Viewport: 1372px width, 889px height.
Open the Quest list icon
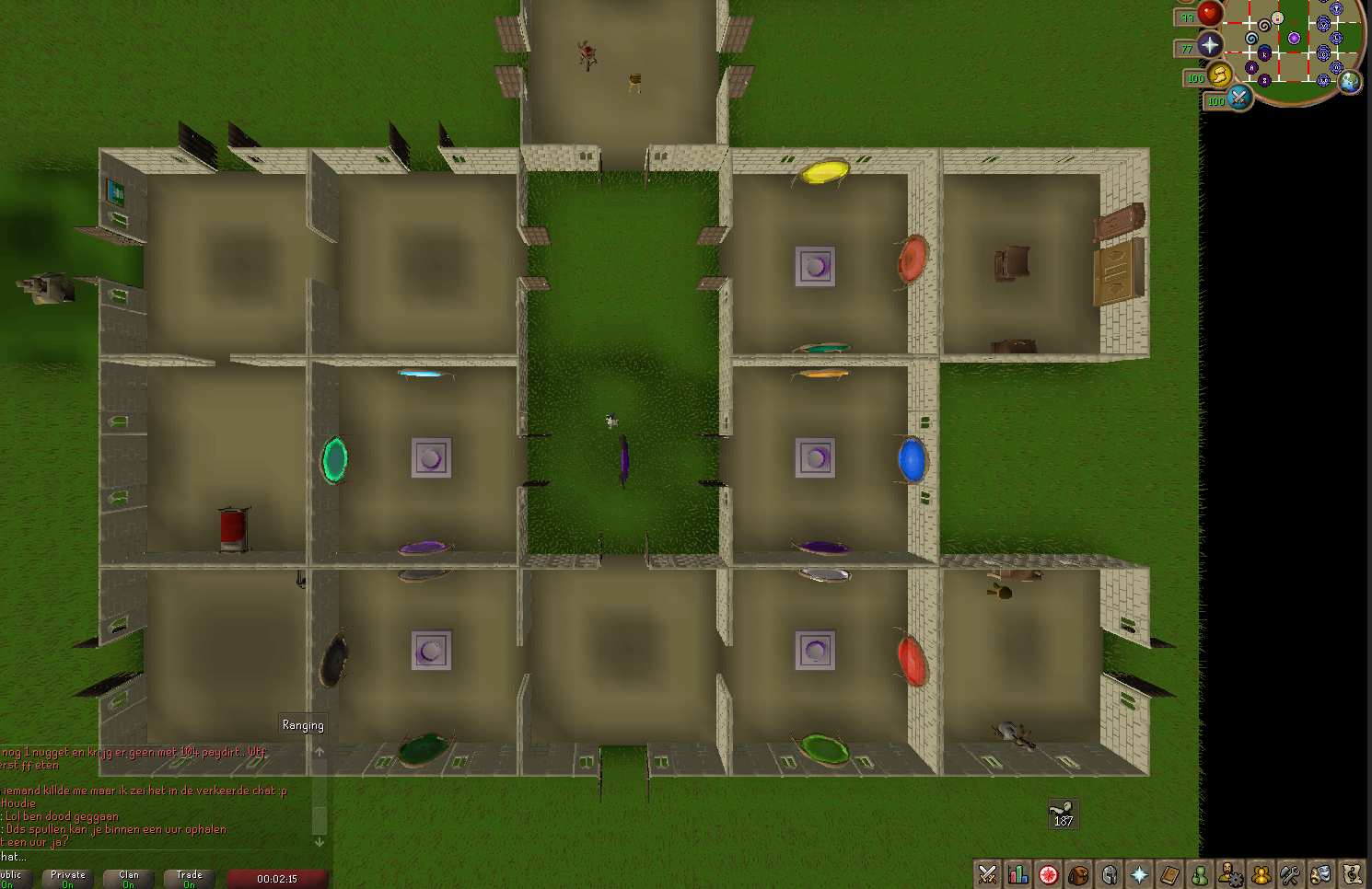tap(1048, 874)
